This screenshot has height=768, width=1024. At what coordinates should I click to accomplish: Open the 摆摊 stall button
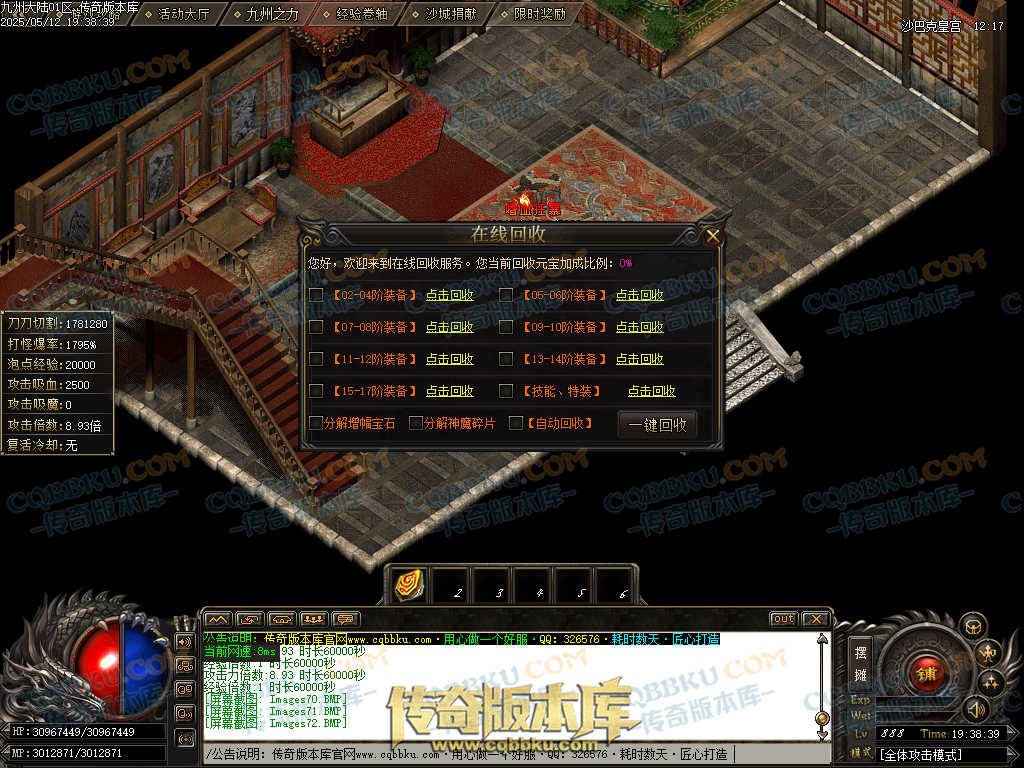(860, 661)
